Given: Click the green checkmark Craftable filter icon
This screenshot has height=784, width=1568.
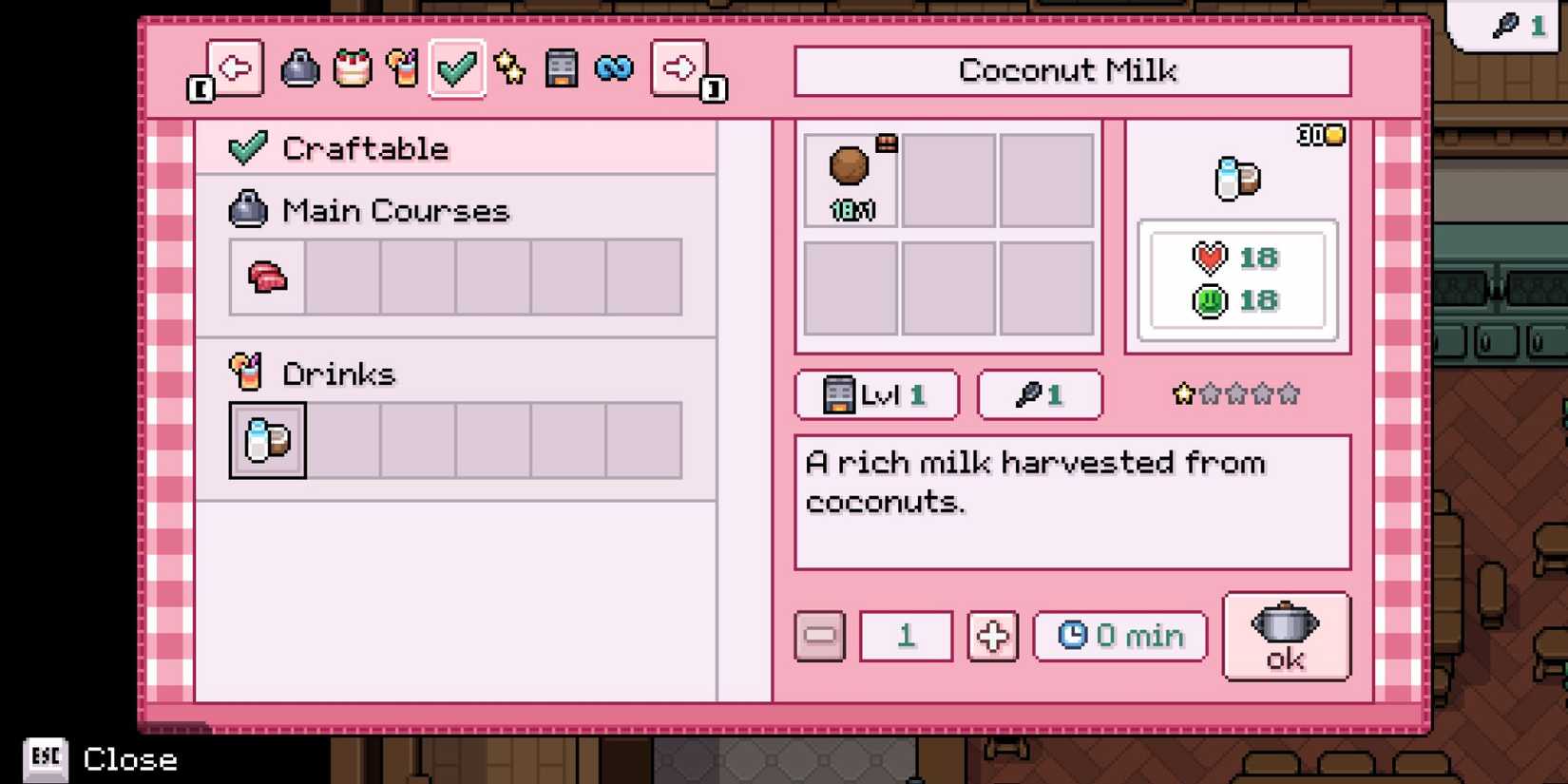Looking at the screenshot, I should click(456, 67).
